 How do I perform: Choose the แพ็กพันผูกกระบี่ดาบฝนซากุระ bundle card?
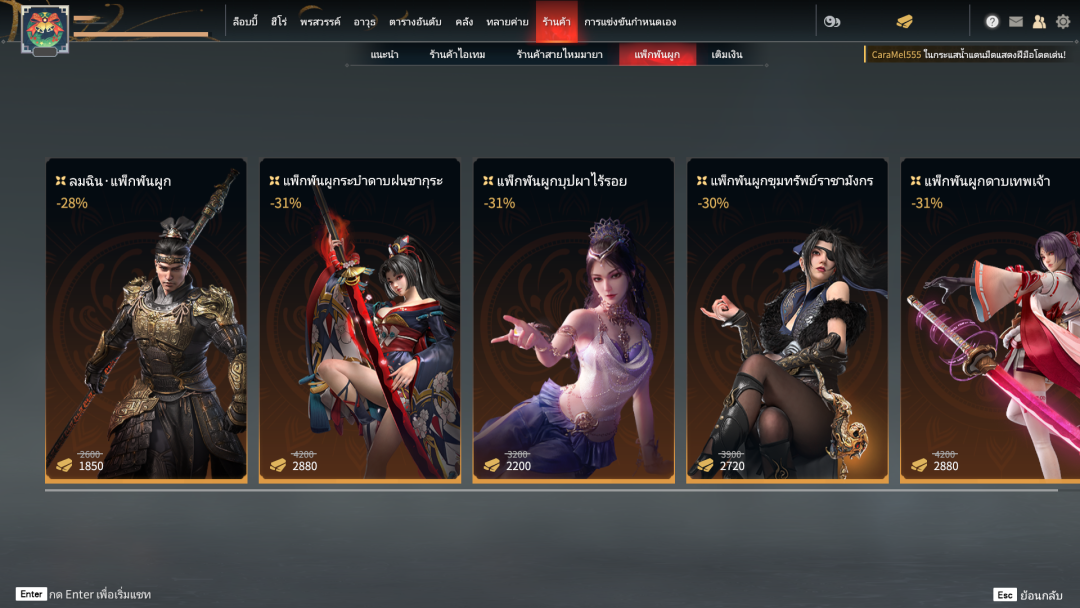point(360,320)
